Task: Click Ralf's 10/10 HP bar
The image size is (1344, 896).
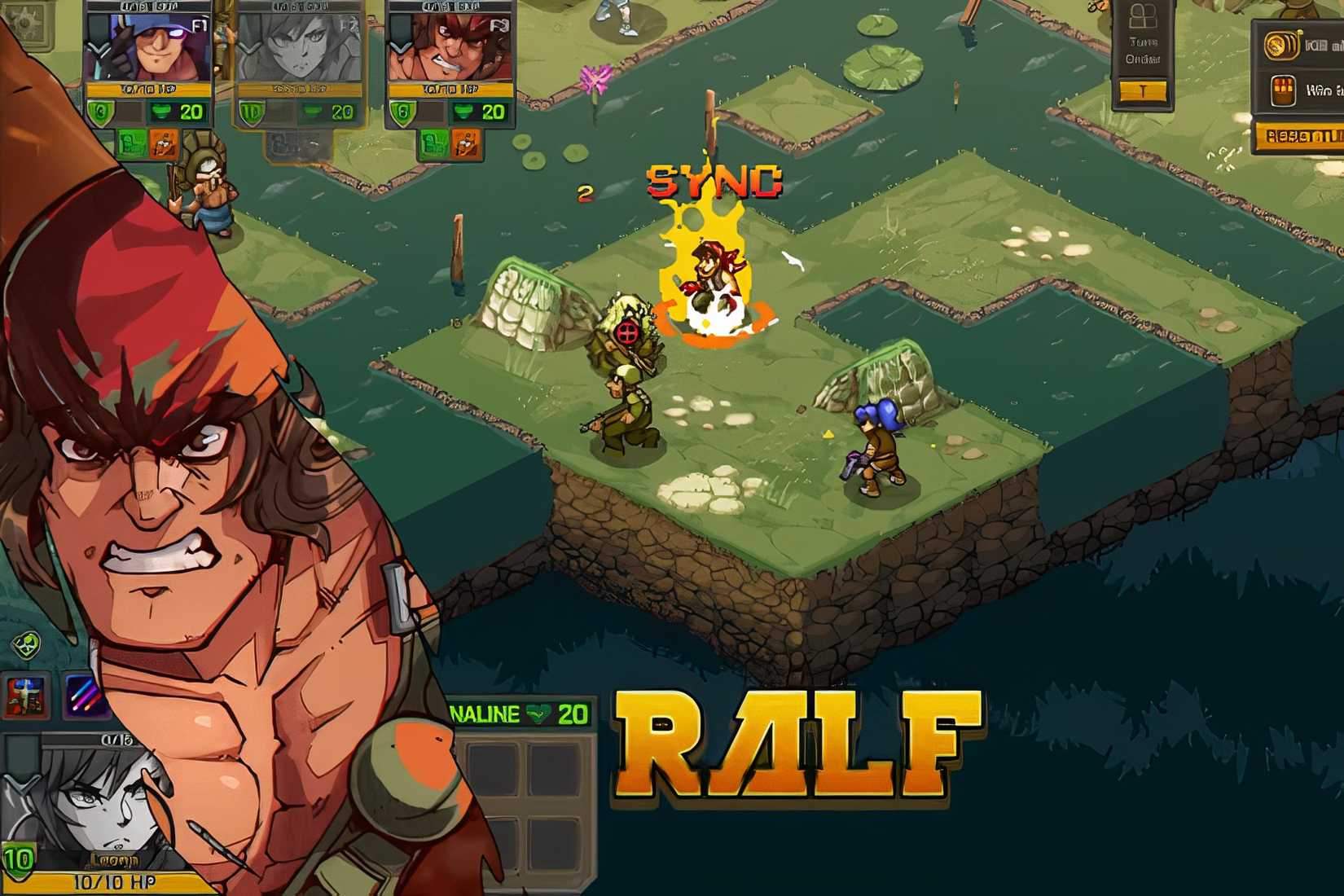Action: pyautogui.click(x=114, y=882)
